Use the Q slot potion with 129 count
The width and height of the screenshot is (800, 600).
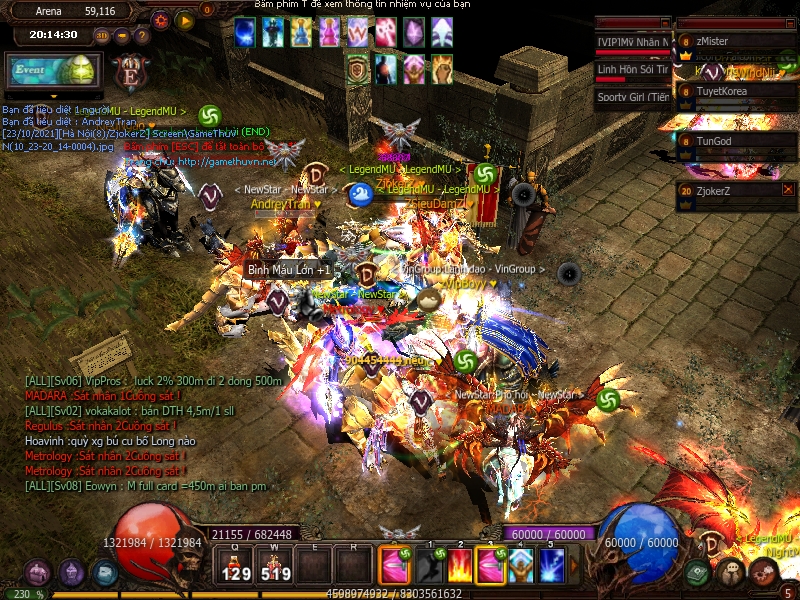pos(236,566)
